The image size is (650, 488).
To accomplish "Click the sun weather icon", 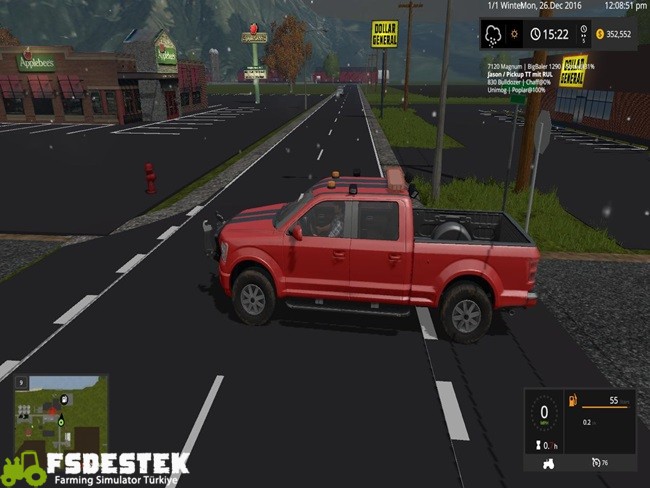I will point(516,34).
